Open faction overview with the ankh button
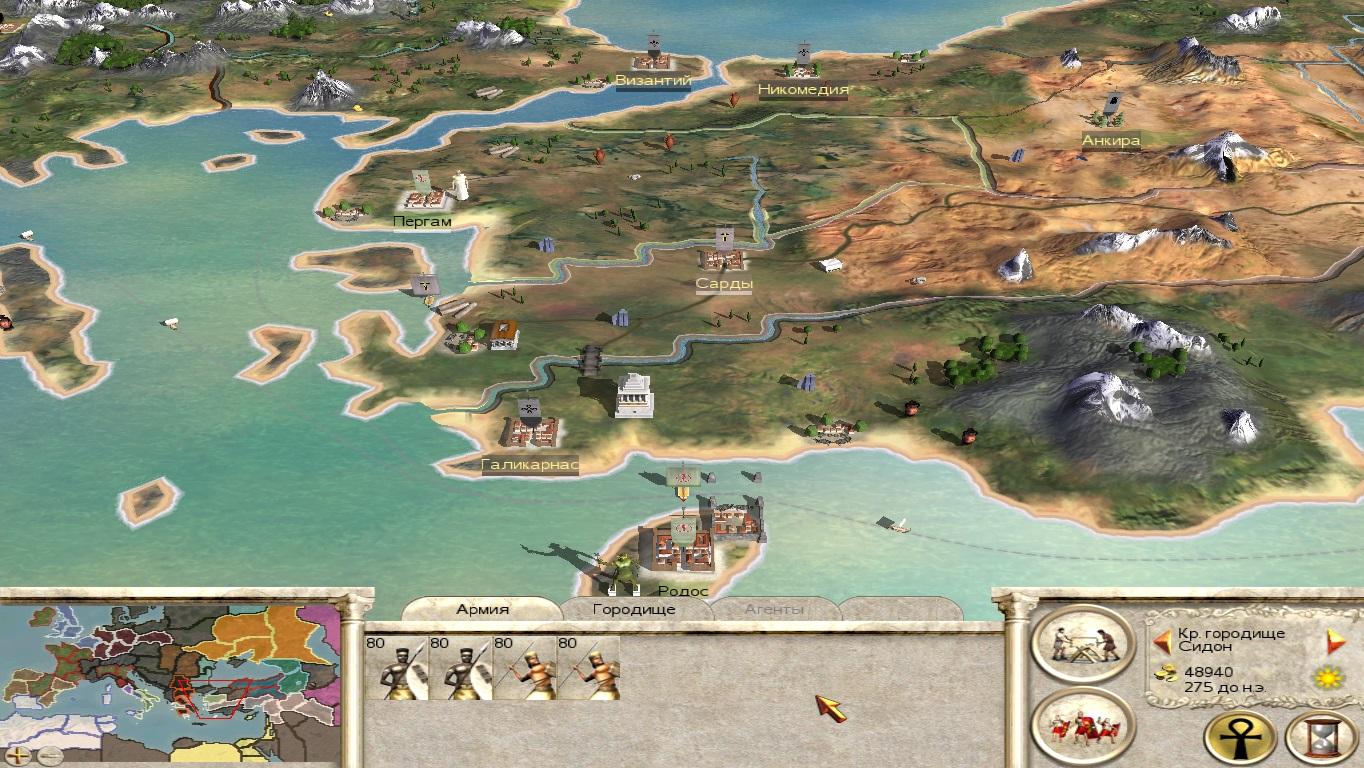The image size is (1364, 768). [x=1239, y=738]
